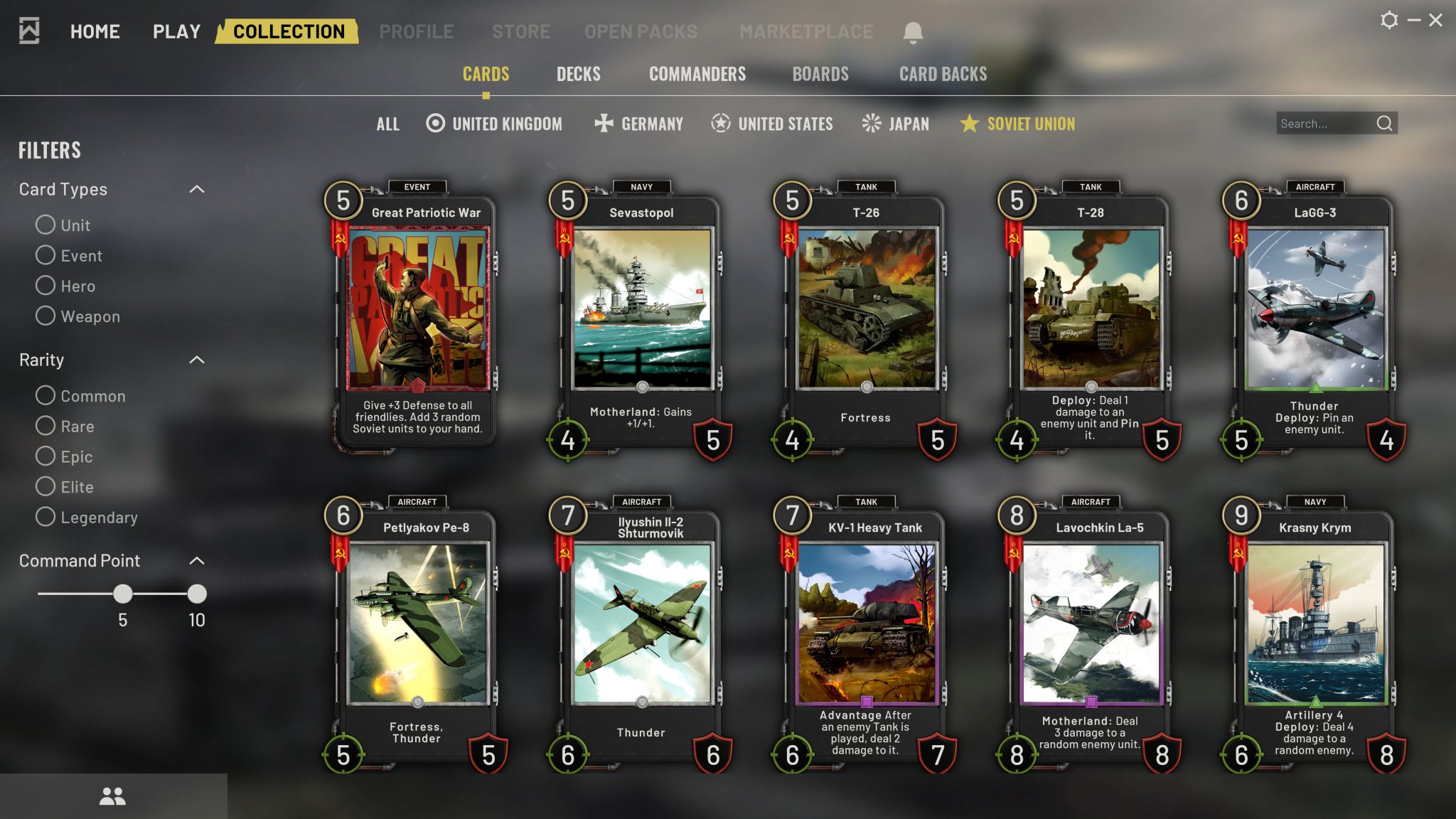Collapse the Command Point section
The image size is (1456, 819).
[x=198, y=560]
